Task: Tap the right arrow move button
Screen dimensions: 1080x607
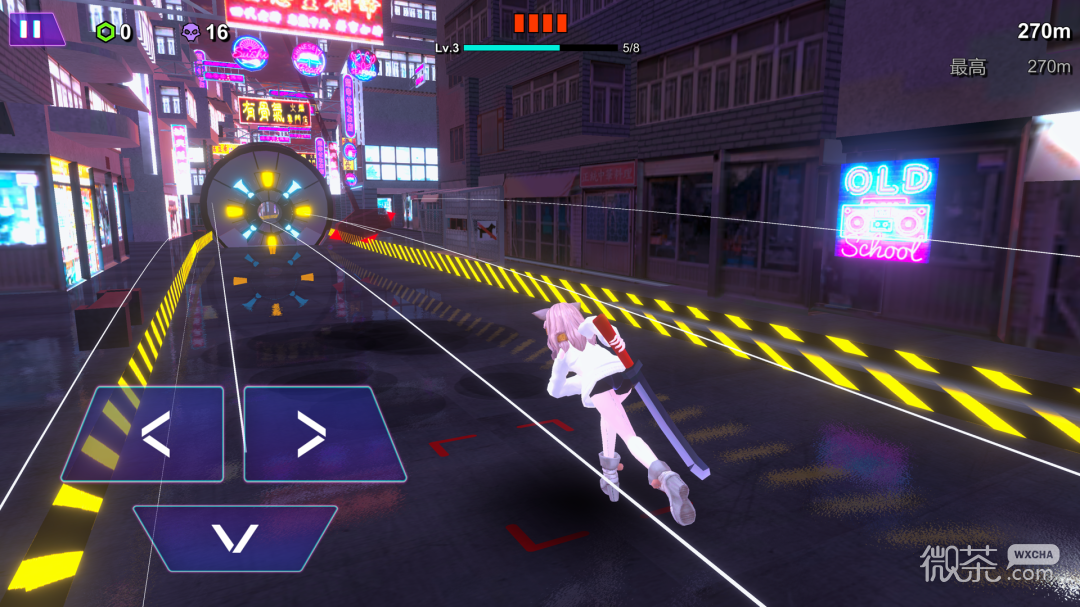Action: click(x=320, y=435)
